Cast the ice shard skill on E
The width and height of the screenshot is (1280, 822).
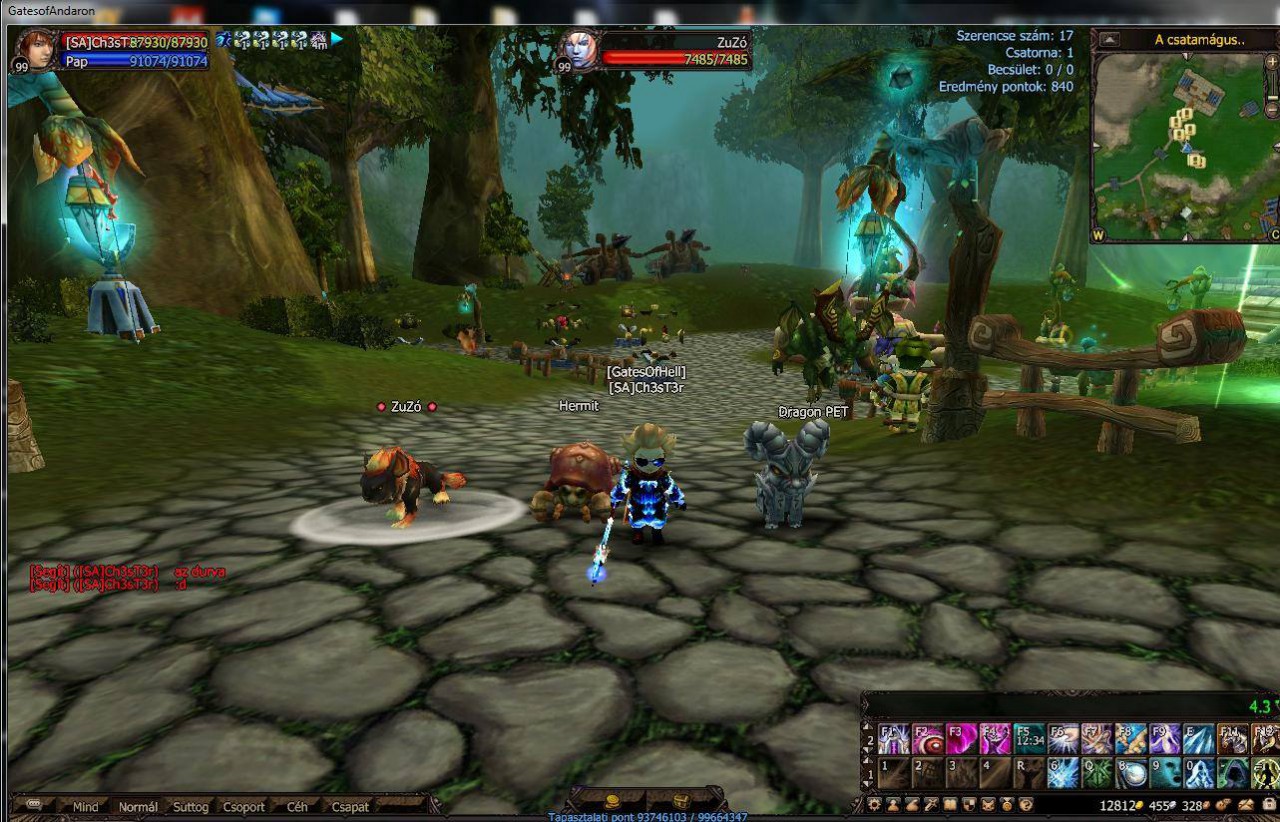[1198, 740]
